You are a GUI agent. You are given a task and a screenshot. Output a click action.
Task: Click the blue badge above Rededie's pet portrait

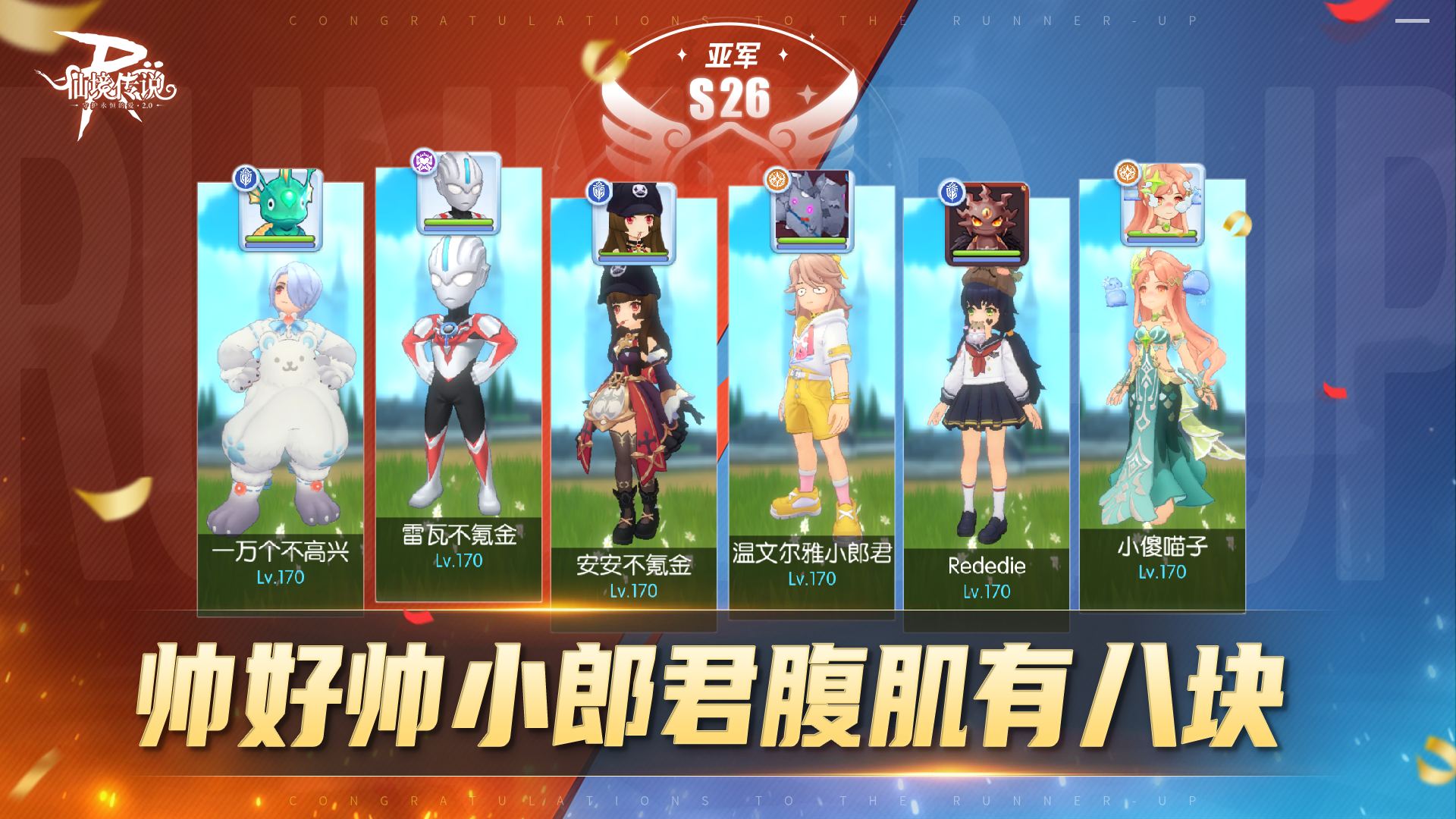pyautogui.click(x=951, y=192)
